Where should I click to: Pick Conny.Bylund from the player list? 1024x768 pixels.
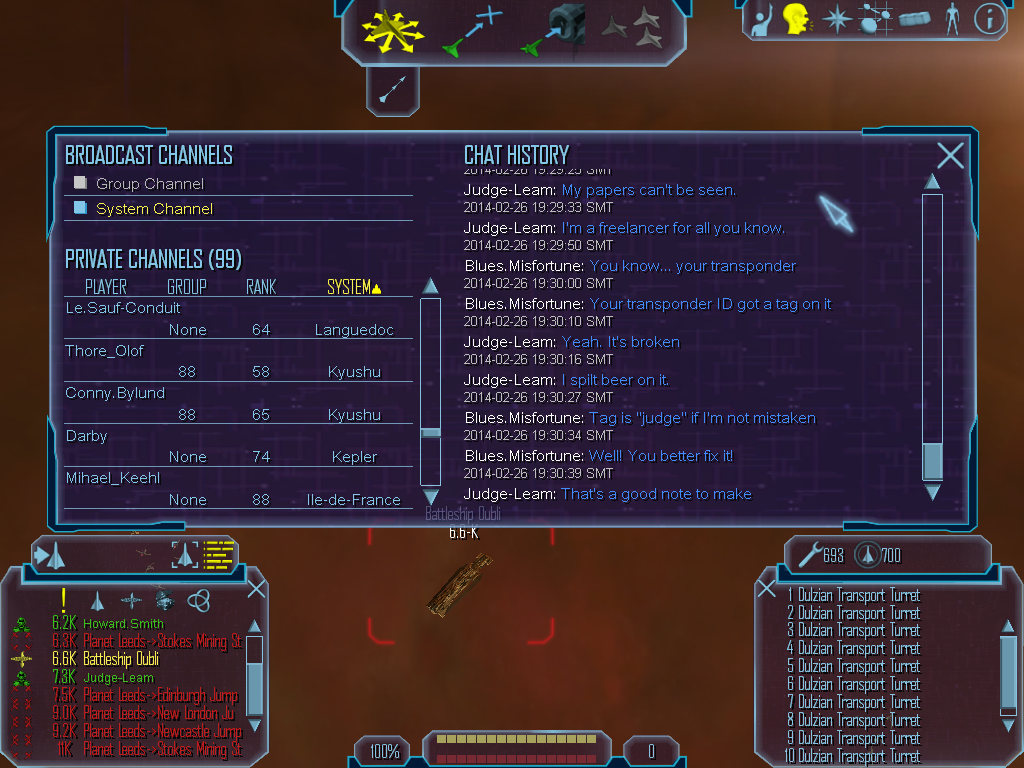click(x=115, y=393)
